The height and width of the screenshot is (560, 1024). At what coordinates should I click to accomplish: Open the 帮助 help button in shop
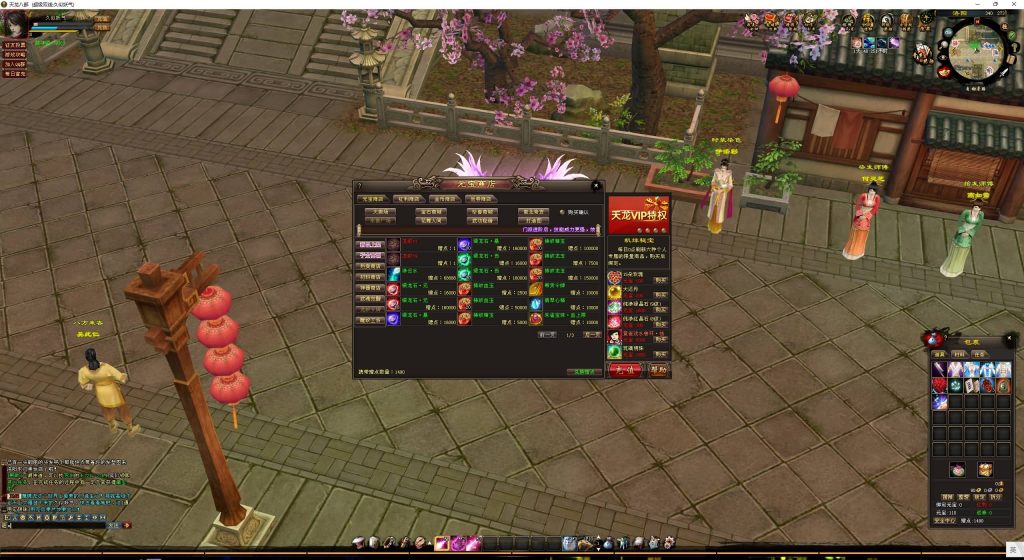click(657, 369)
